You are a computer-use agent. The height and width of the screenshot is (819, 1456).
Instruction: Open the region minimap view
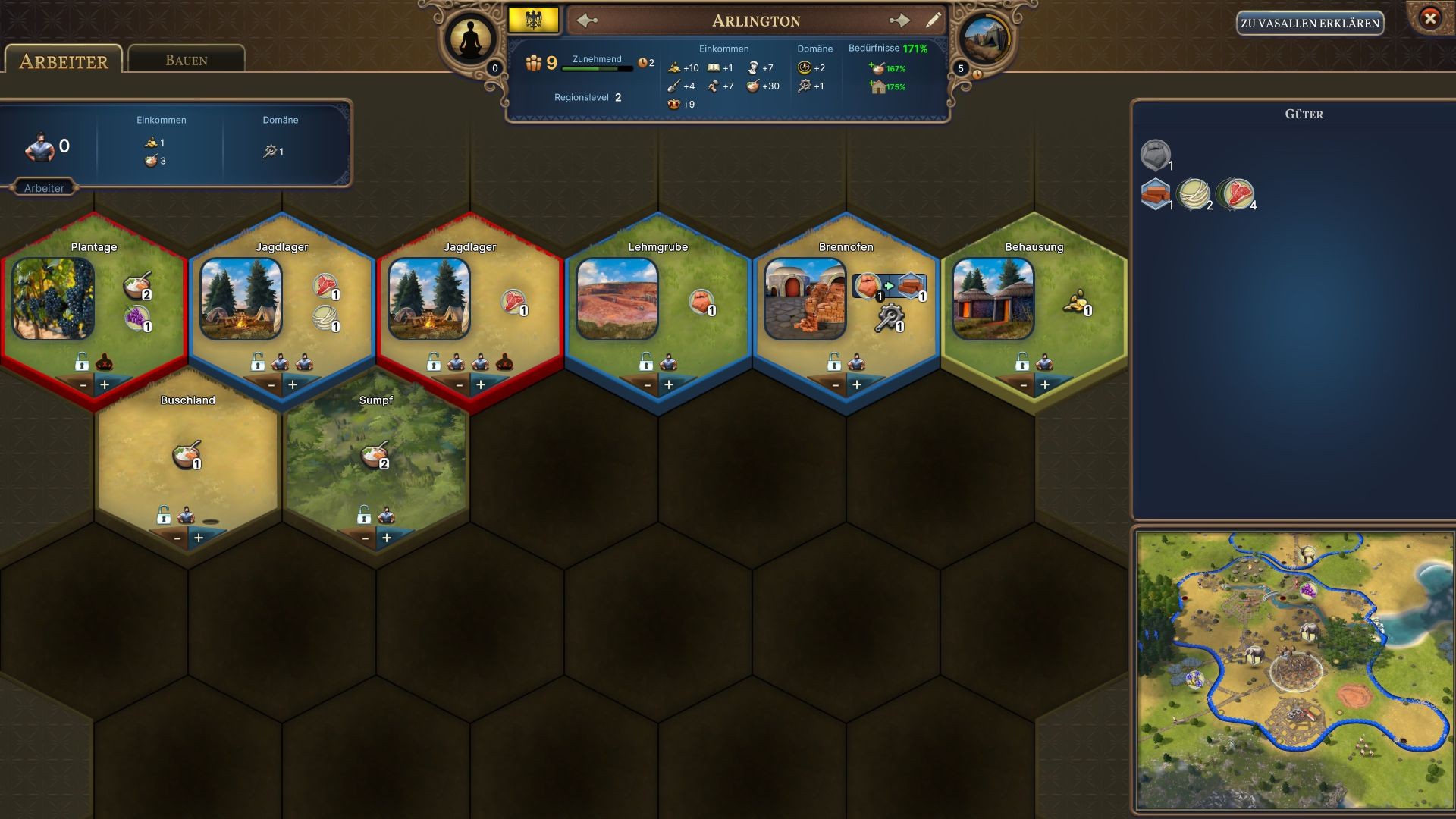click(1294, 670)
